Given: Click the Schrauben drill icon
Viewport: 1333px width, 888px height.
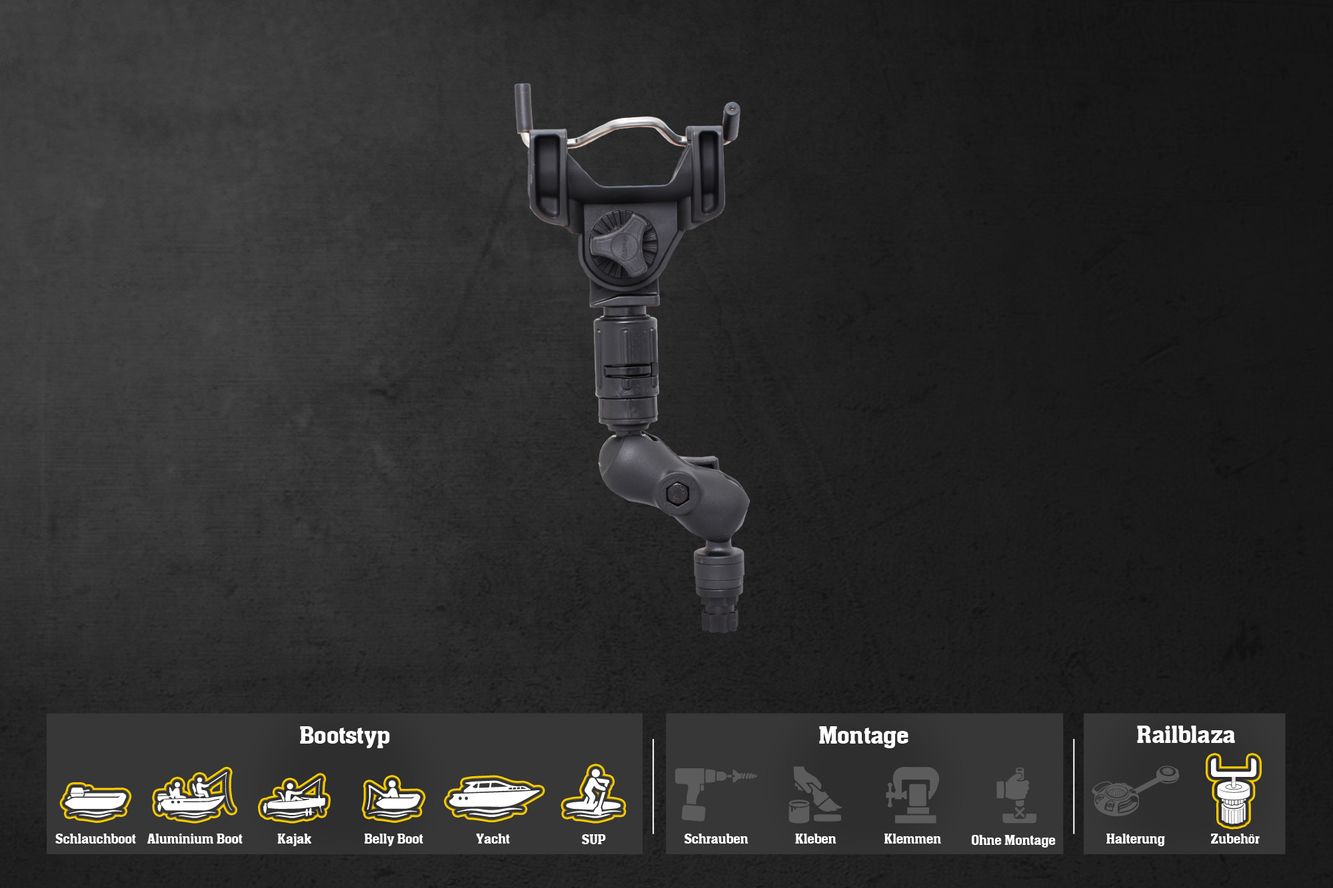Looking at the screenshot, I should pos(715,794).
